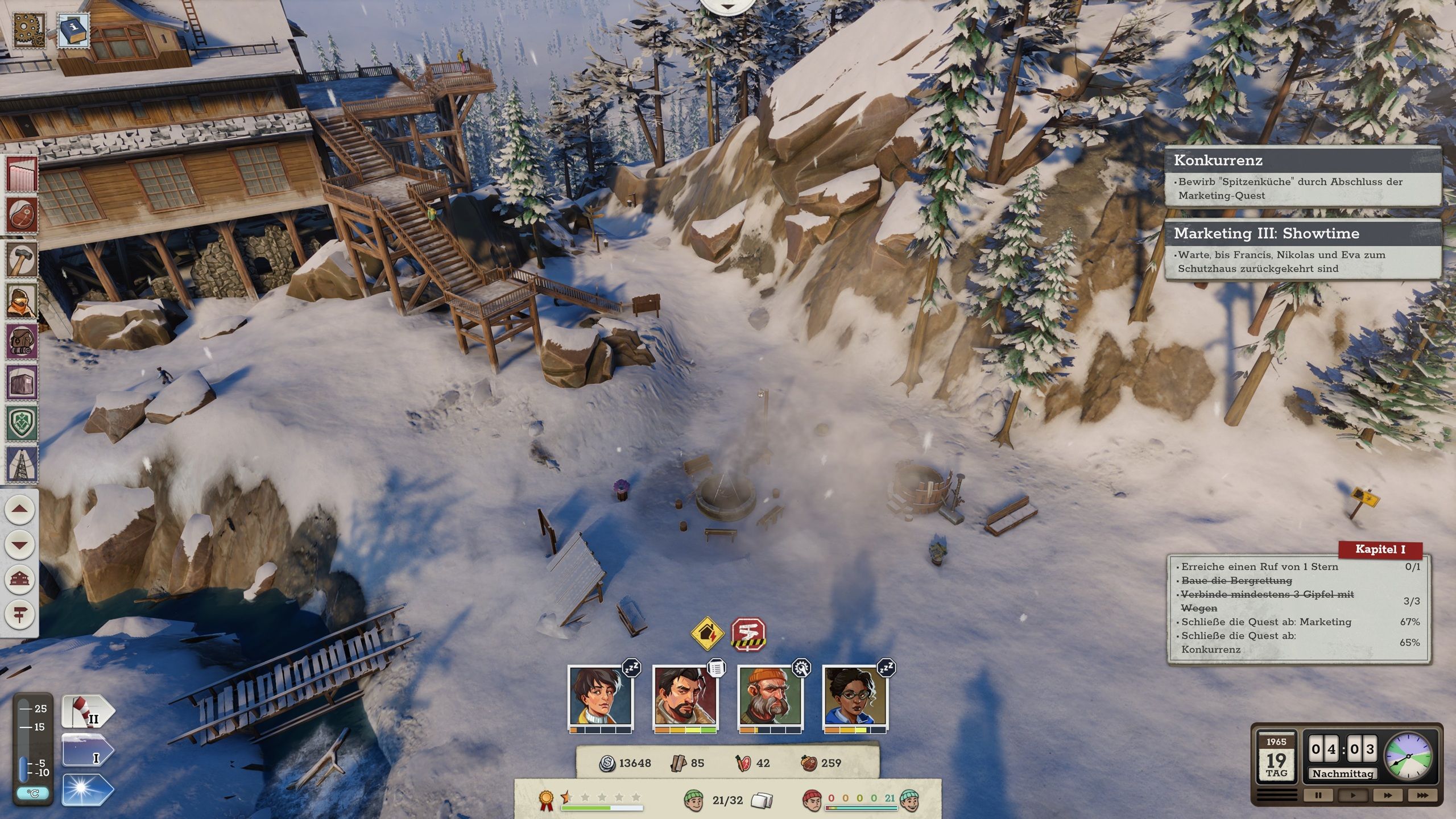
Task: Select the radio tower category
Action: tap(22, 464)
